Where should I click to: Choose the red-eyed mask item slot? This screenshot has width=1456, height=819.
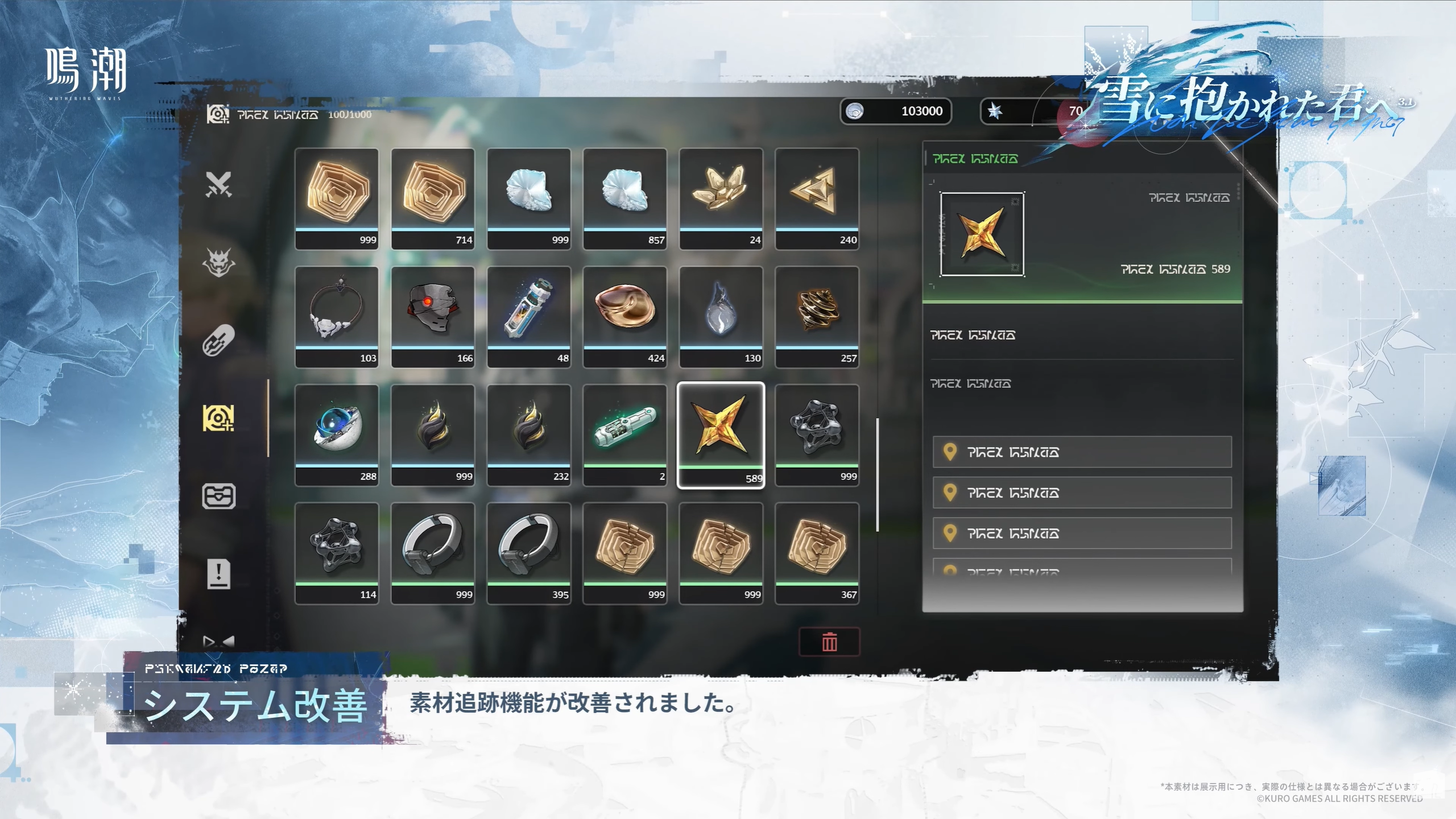click(433, 316)
